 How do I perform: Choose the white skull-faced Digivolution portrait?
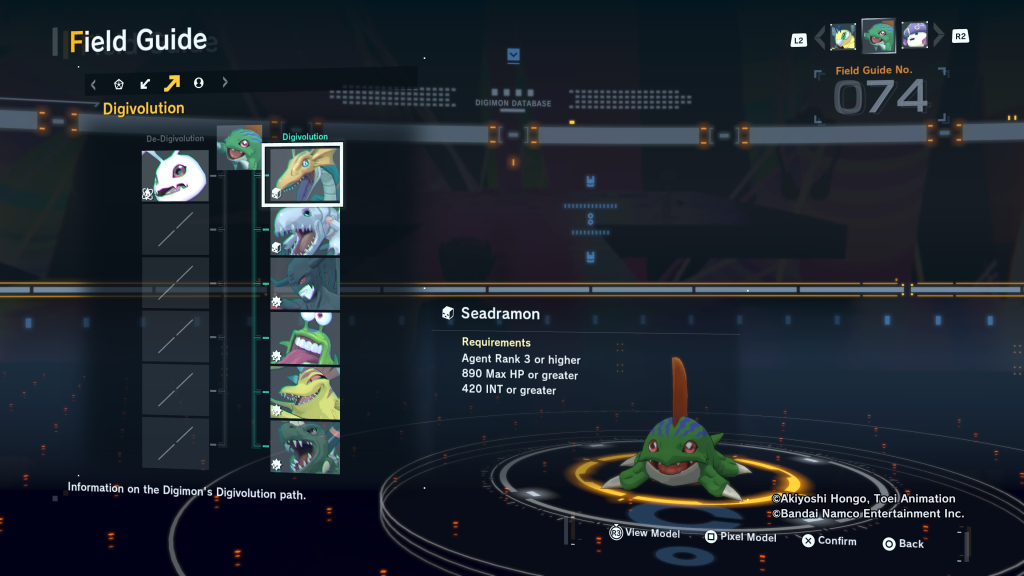click(x=305, y=230)
